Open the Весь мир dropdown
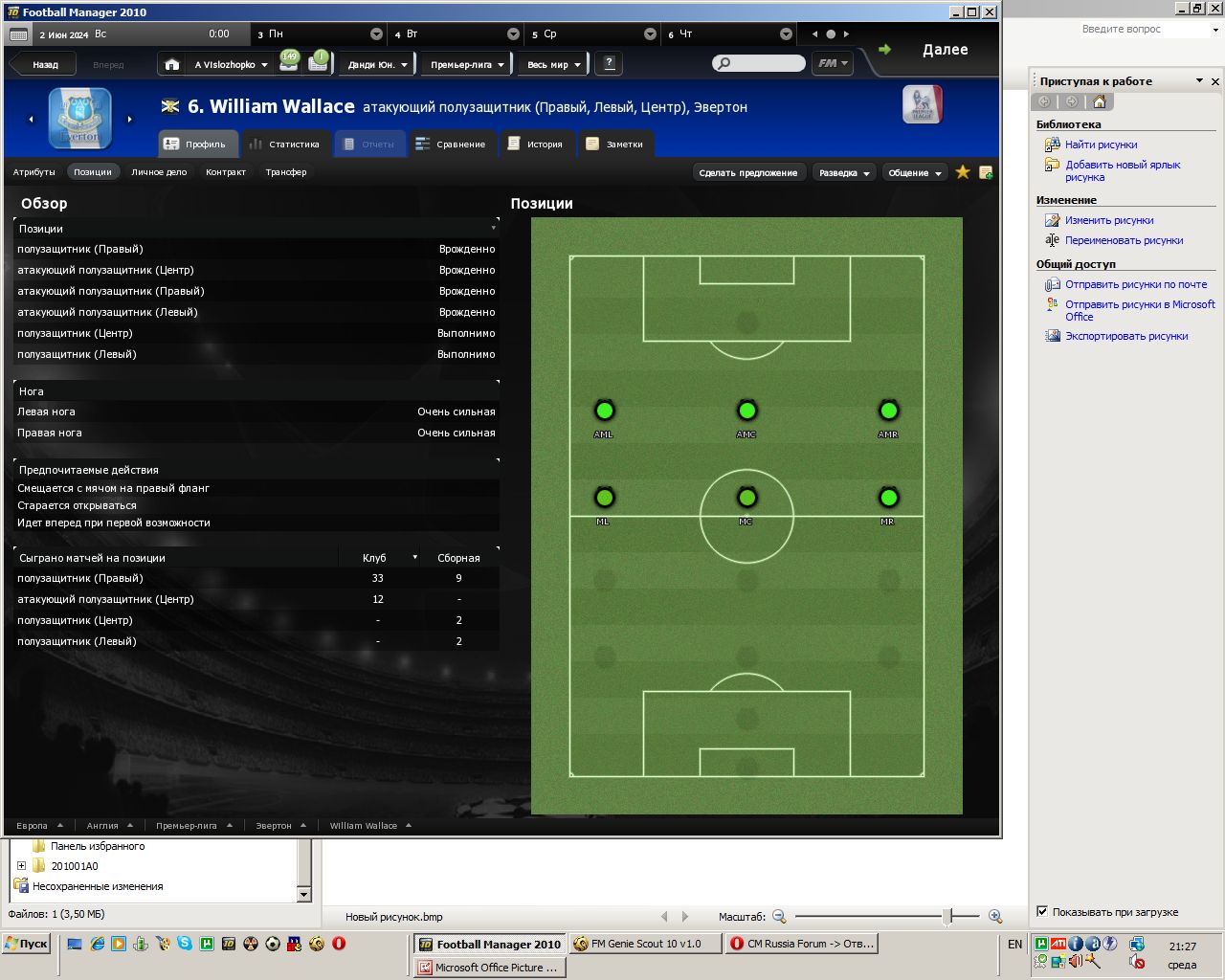This screenshot has height=980, width=1225. click(x=553, y=64)
